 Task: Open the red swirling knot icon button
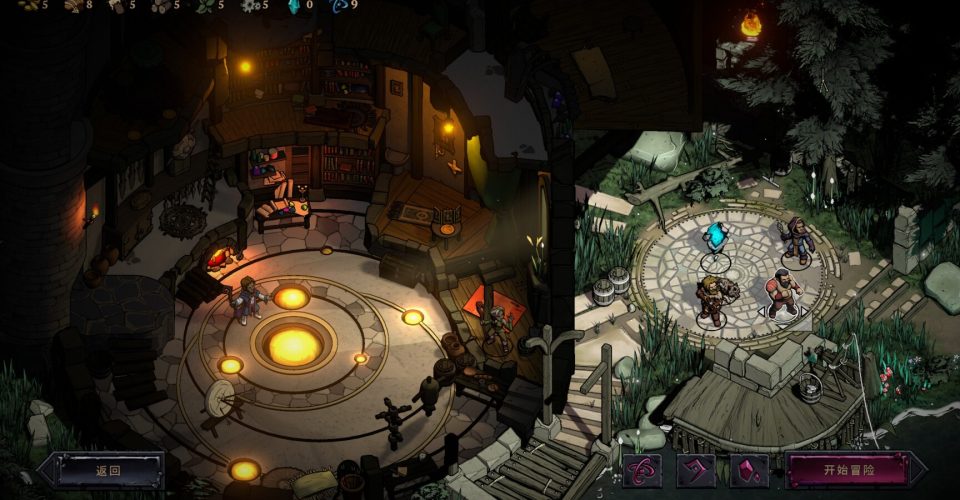point(641,470)
